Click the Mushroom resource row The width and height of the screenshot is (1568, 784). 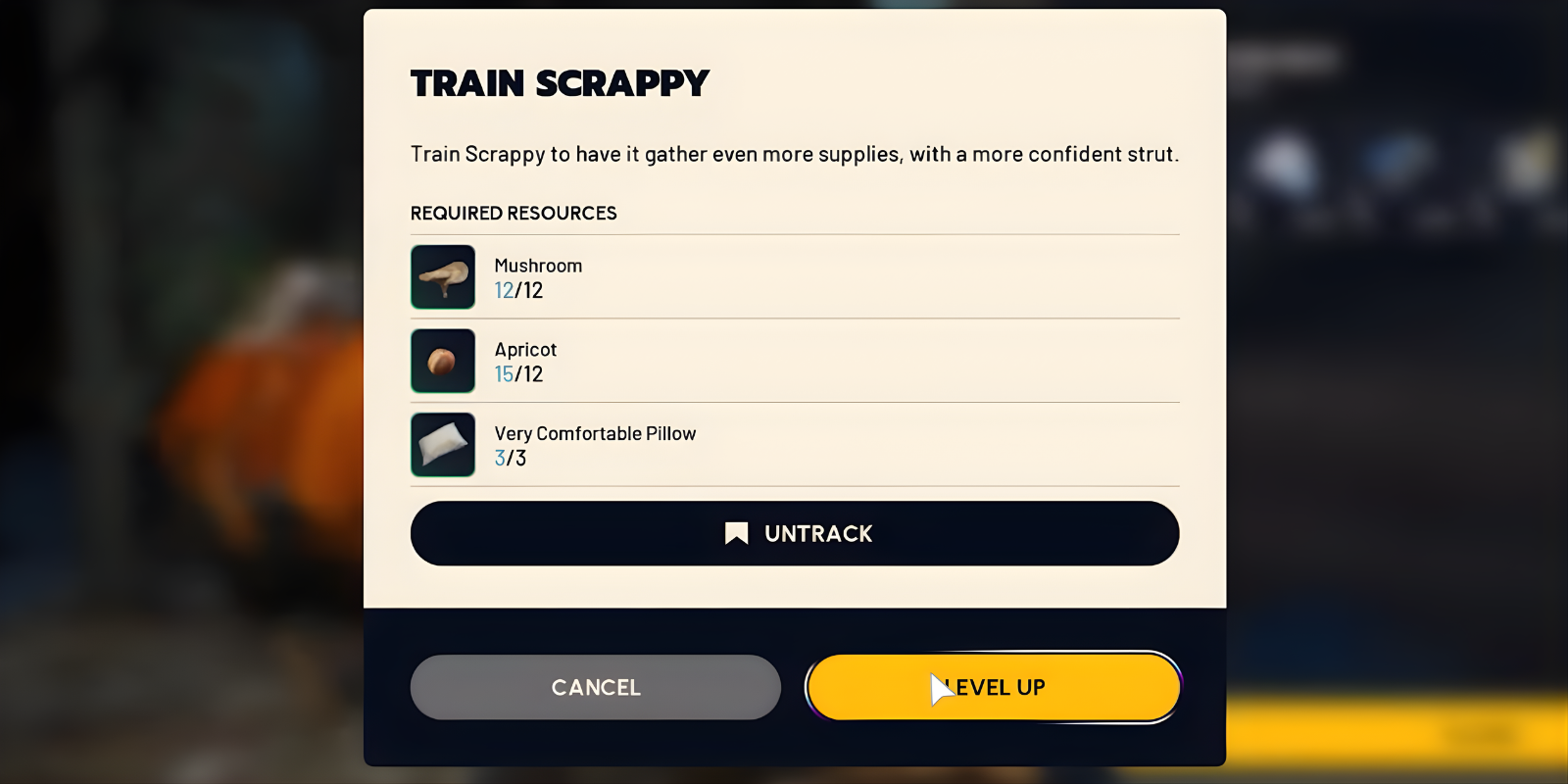point(794,276)
